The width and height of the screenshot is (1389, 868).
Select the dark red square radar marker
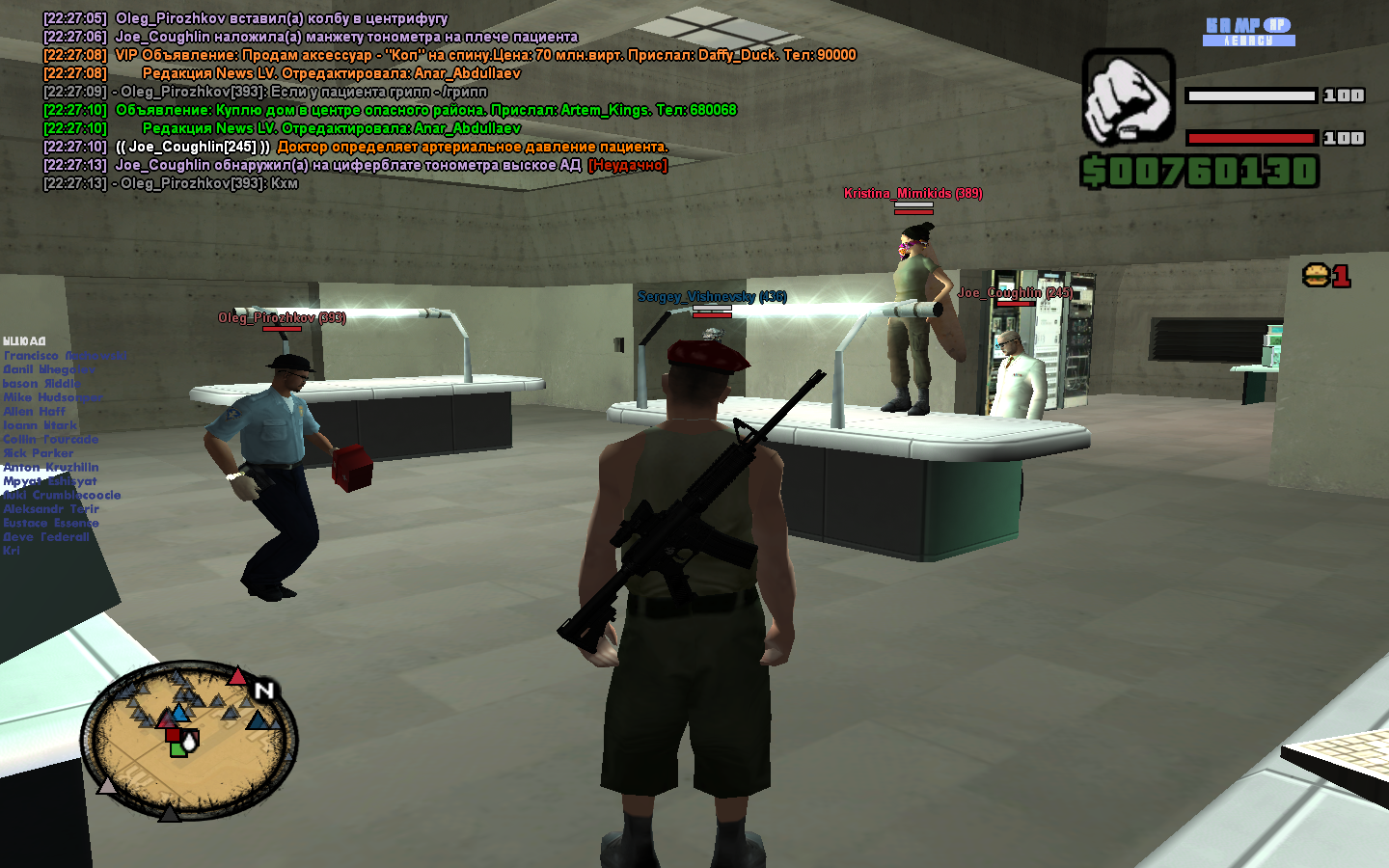click(173, 735)
